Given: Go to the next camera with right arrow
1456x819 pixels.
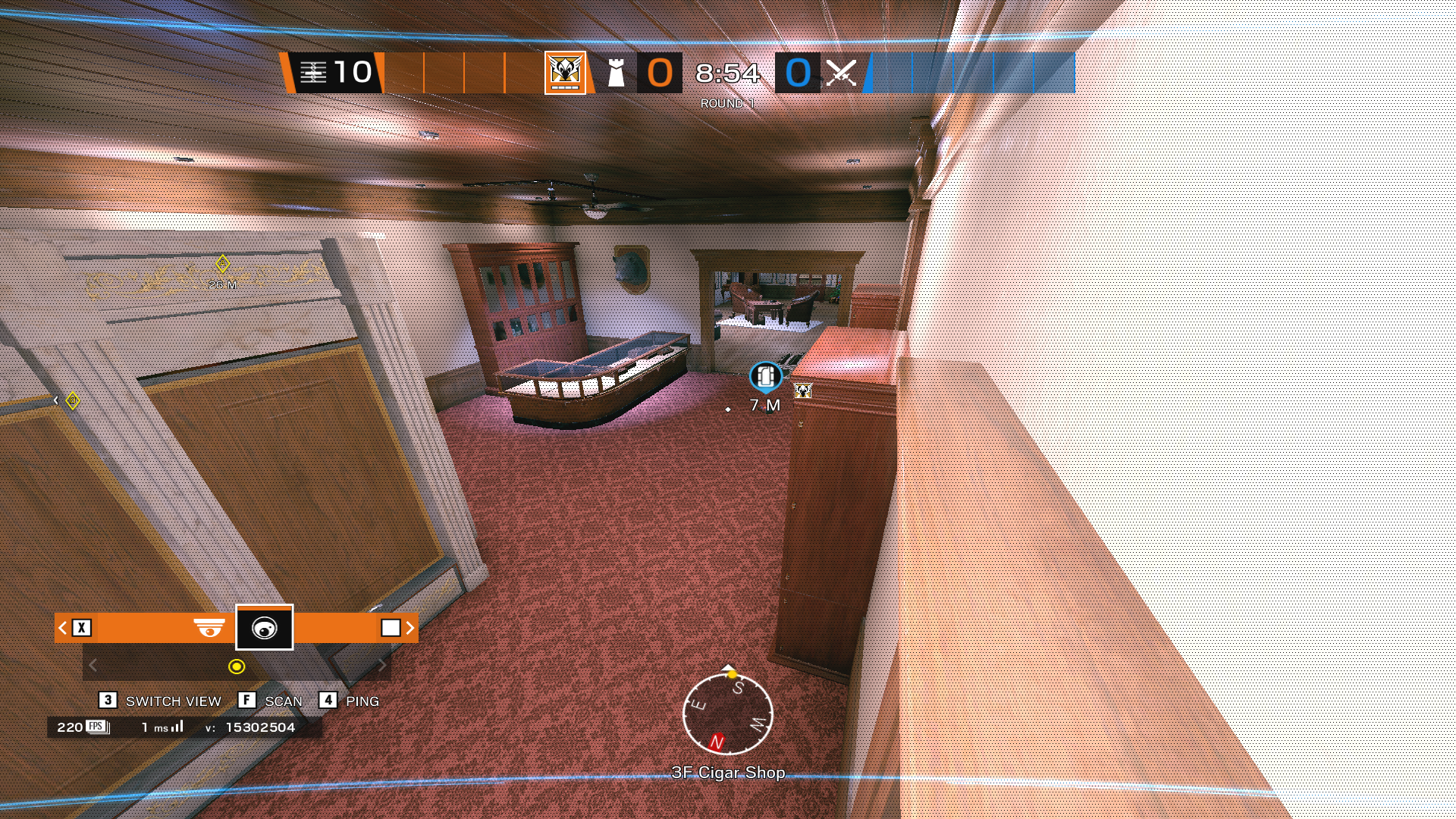Looking at the screenshot, I should [410, 628].
